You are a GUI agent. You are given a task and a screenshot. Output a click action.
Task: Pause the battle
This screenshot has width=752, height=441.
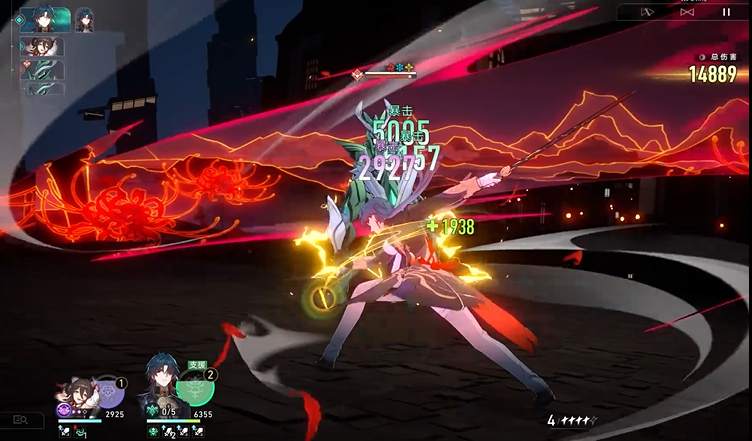(x=726, y=12)
